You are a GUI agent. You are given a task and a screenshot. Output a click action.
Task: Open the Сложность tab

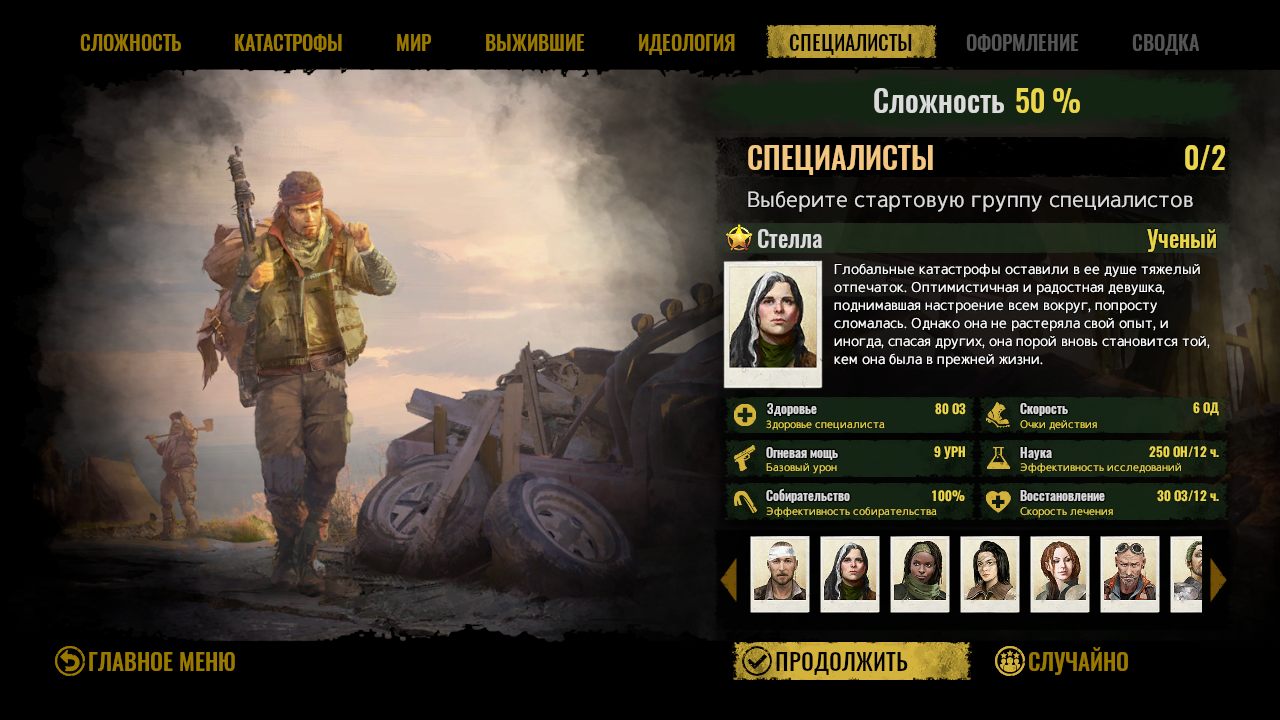[130, 43]
